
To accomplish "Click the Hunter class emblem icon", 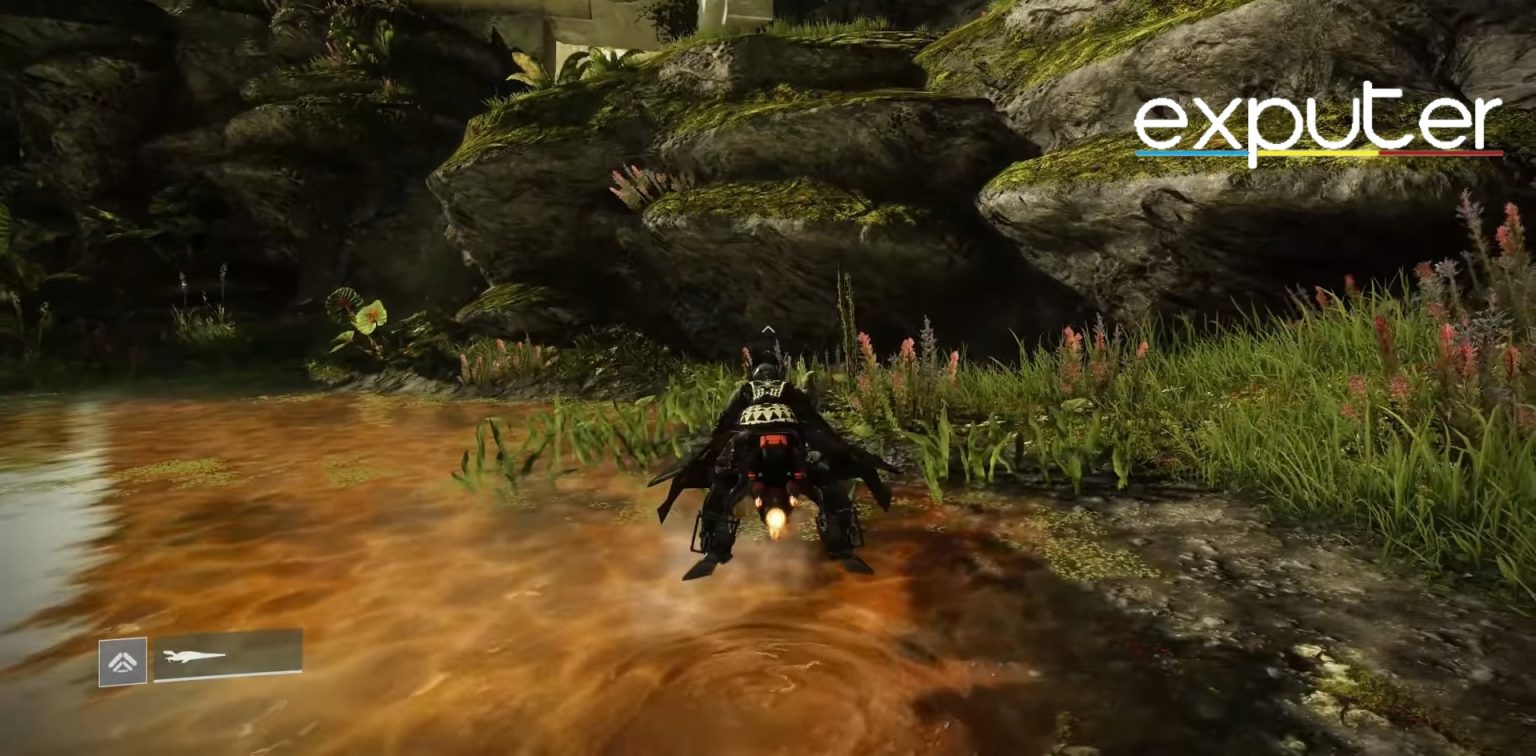I will (122, 662).
